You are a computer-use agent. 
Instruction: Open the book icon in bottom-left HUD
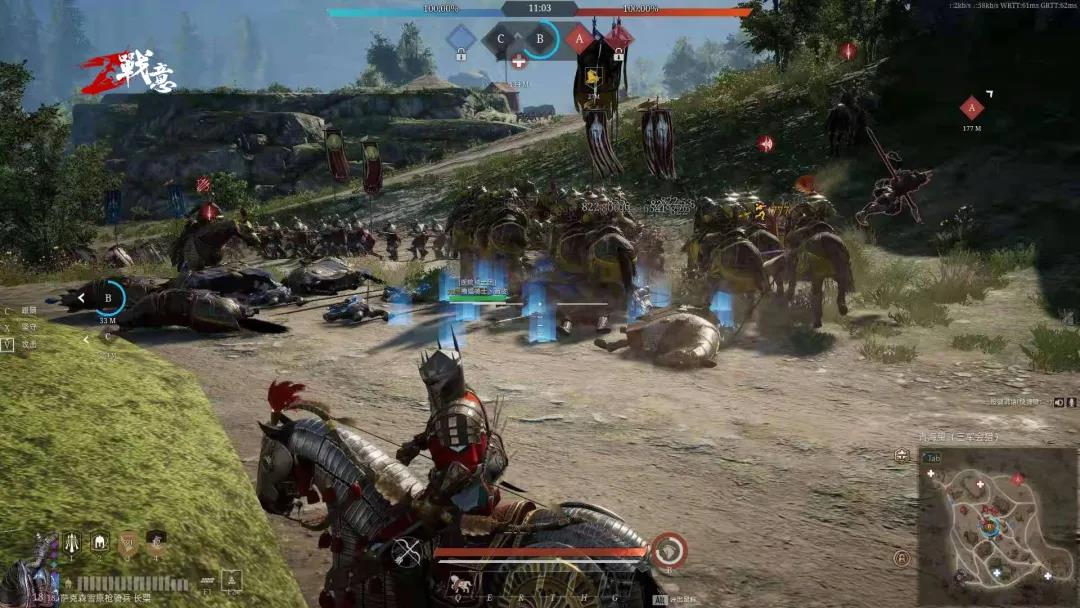point(232,581)
